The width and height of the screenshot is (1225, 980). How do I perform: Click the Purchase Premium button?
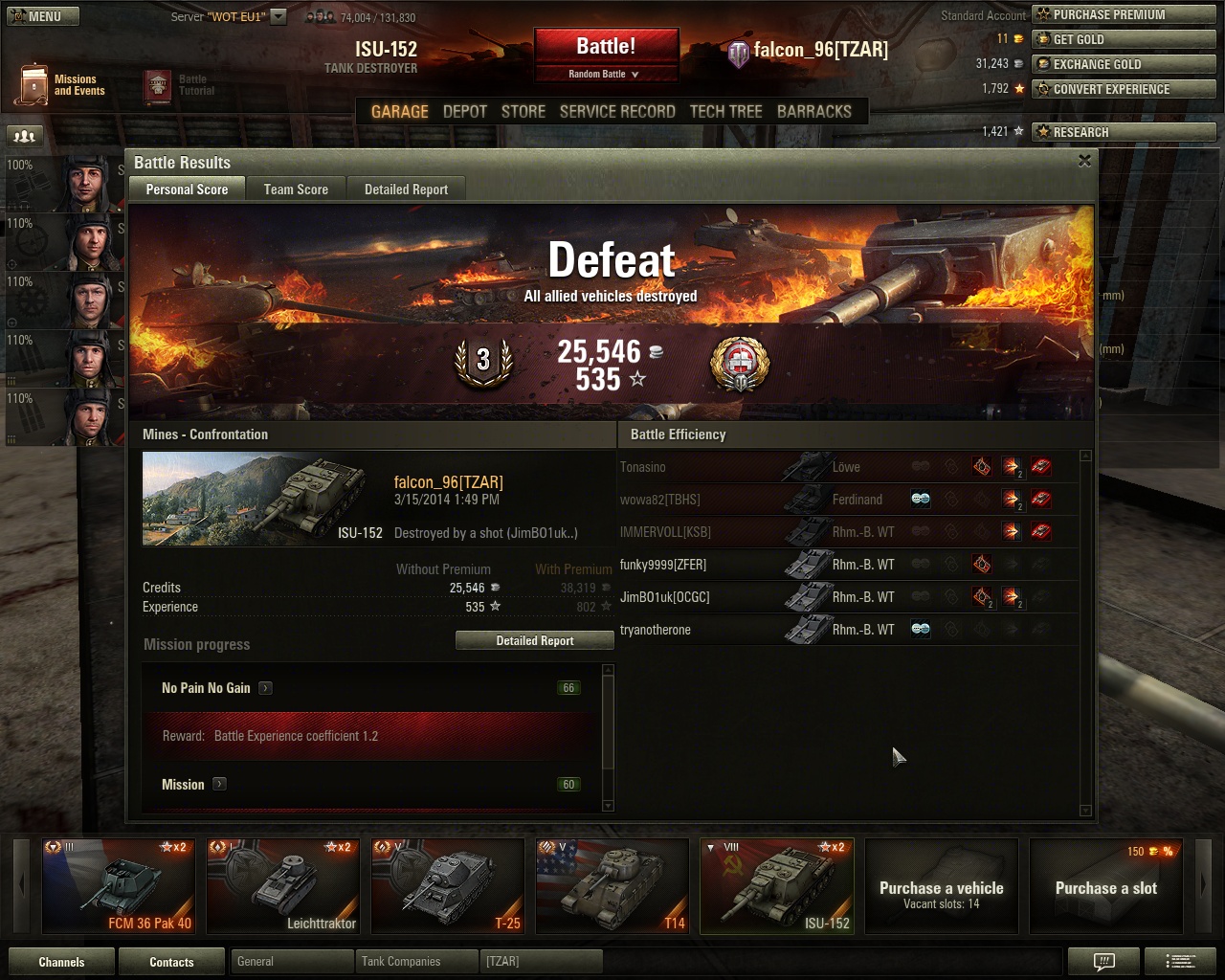pyautogui.click(x=1124, y=14)
